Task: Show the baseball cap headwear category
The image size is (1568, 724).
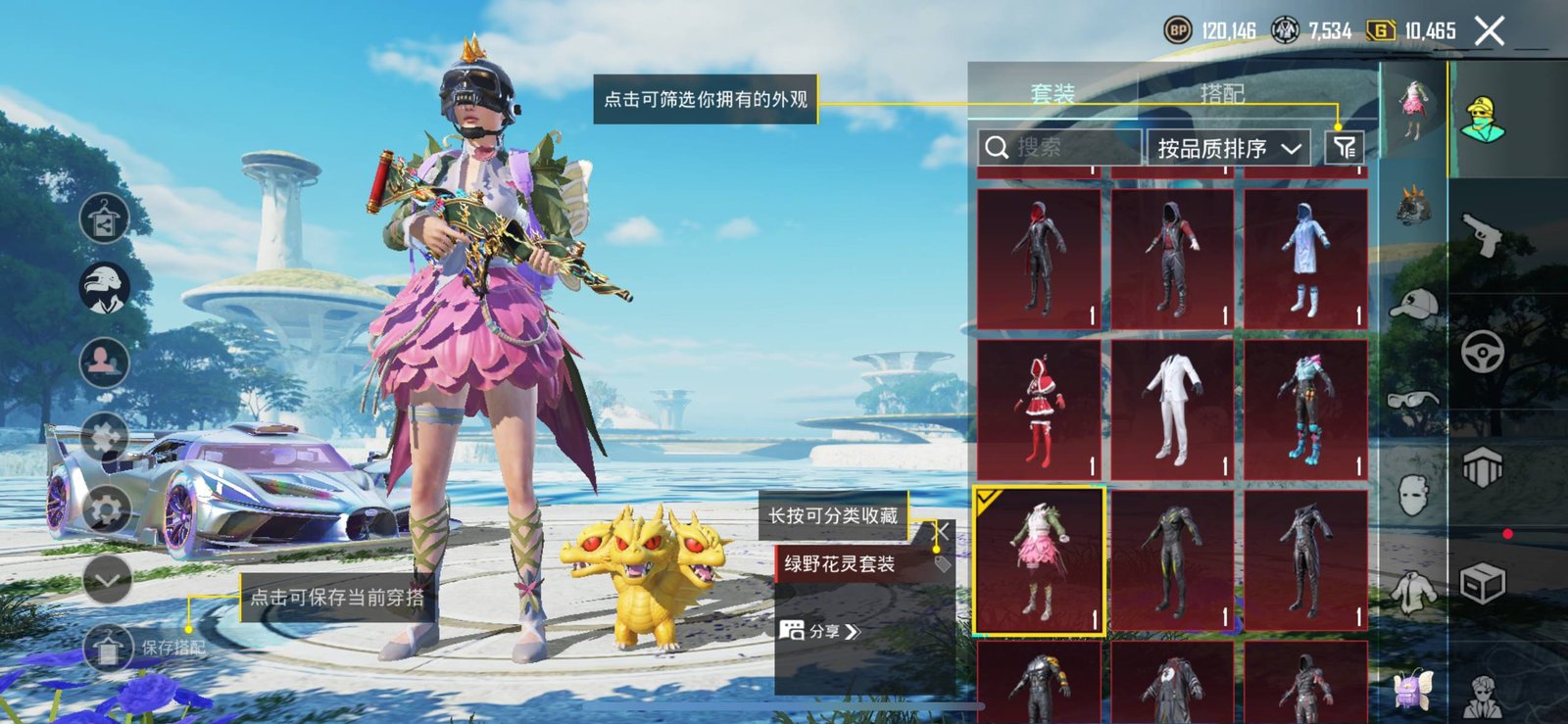Action: (x=1413, y=305)
